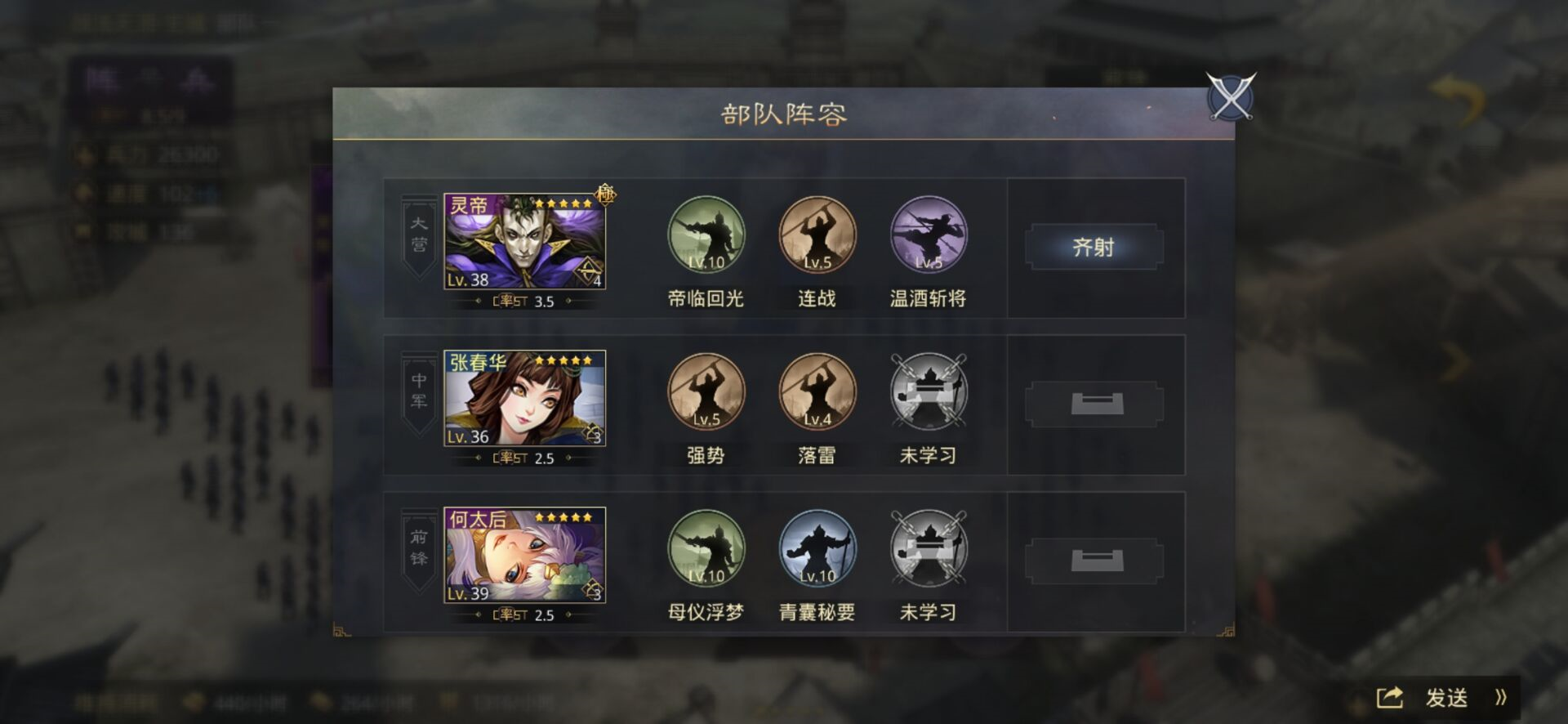Screen dimensions: 1568x724
Task: Click 未学习 slot in 何太后's row
Action: point(928,549)
